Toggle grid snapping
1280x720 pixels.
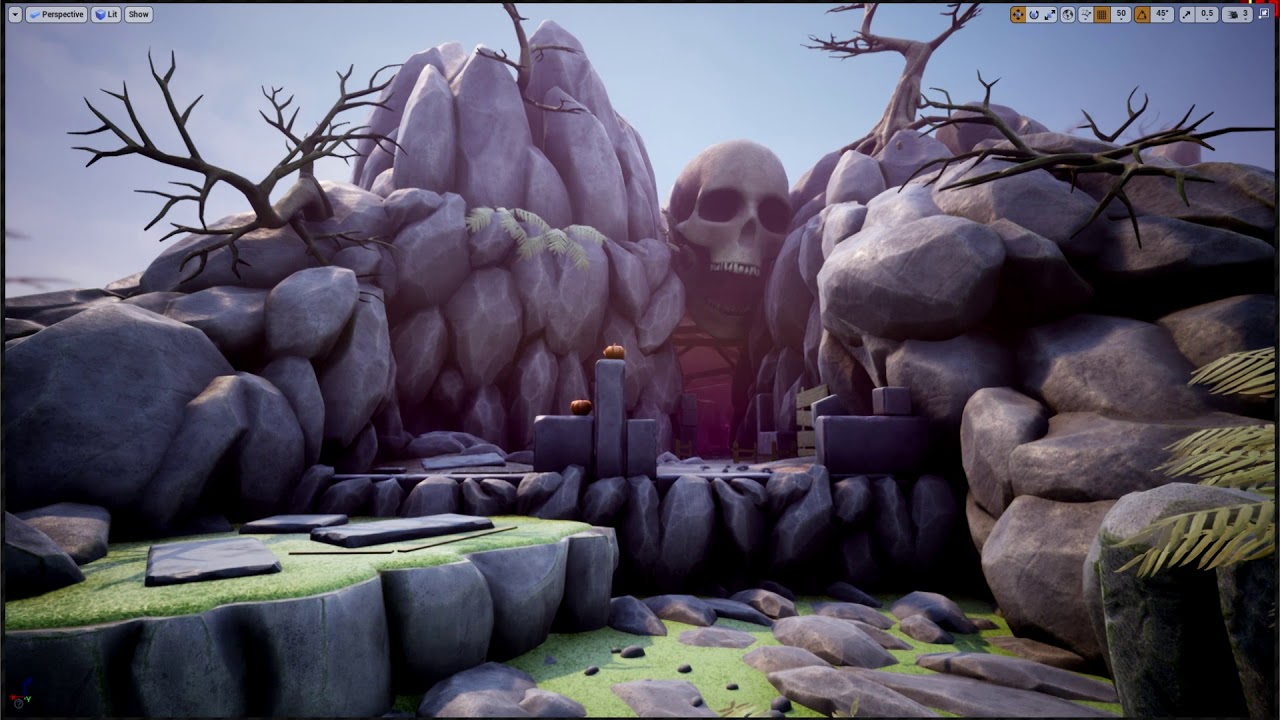tap(1102, 15)
